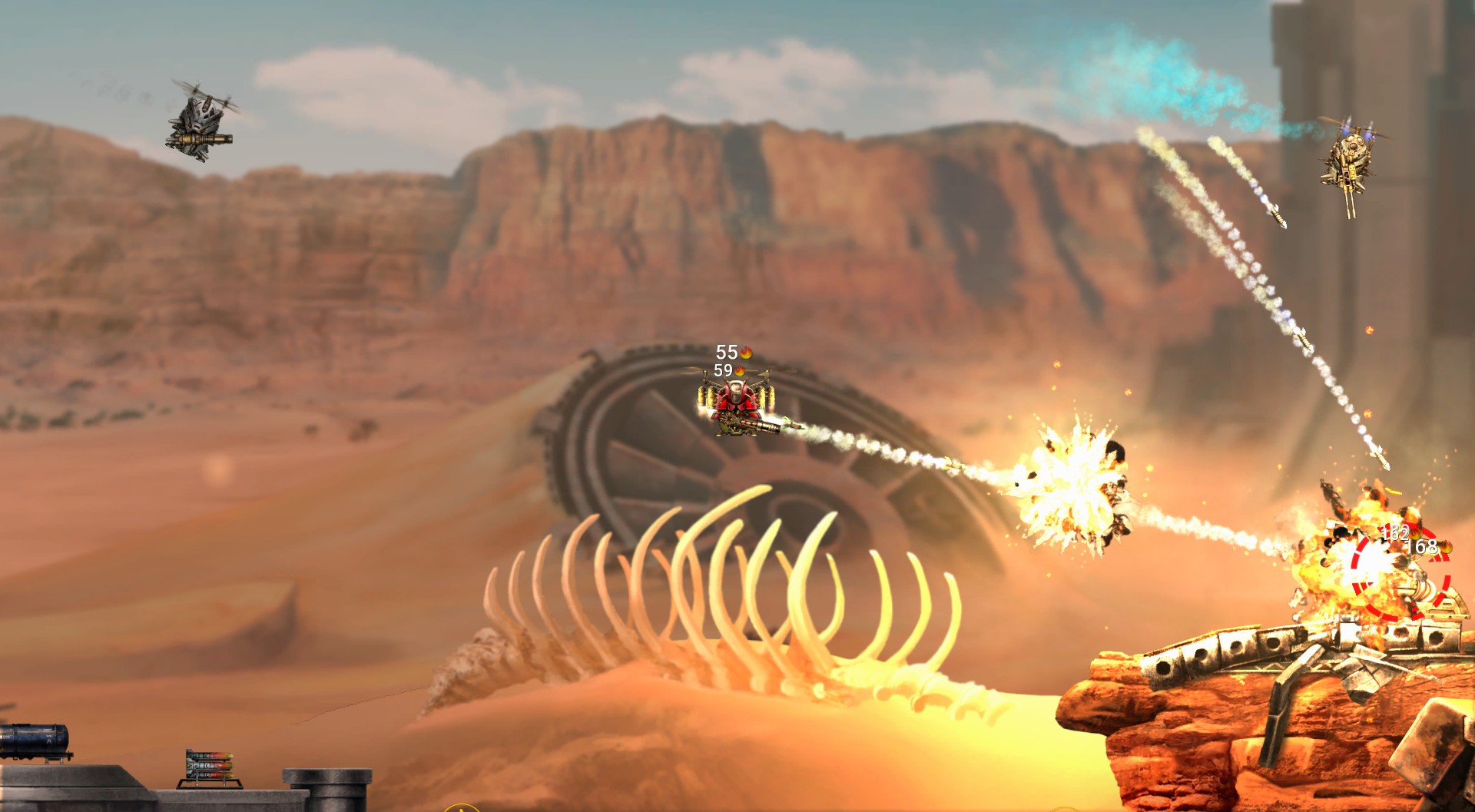The width and height of the screenshot is (1475, 812).
Task: Click the fire damage icon beside number 59
Action: (739, 372)
